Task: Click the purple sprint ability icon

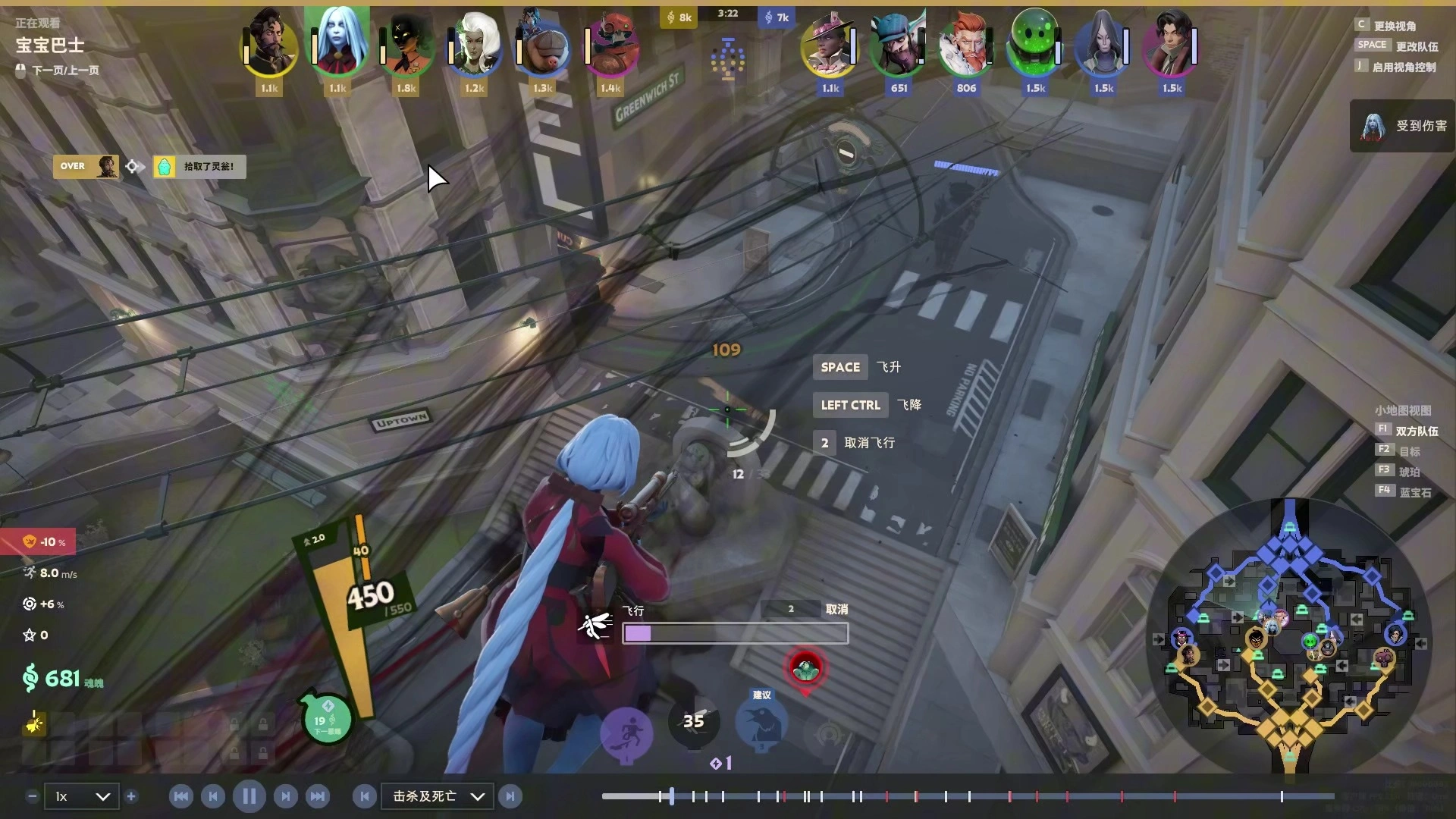Action: [627, 732]
